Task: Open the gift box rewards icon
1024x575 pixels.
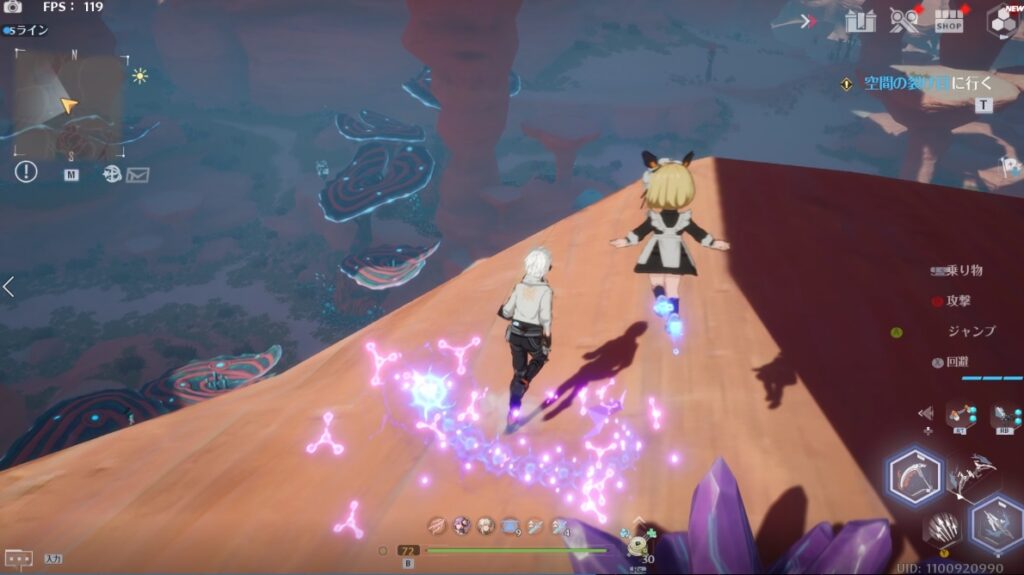Action: pos(860,20)
